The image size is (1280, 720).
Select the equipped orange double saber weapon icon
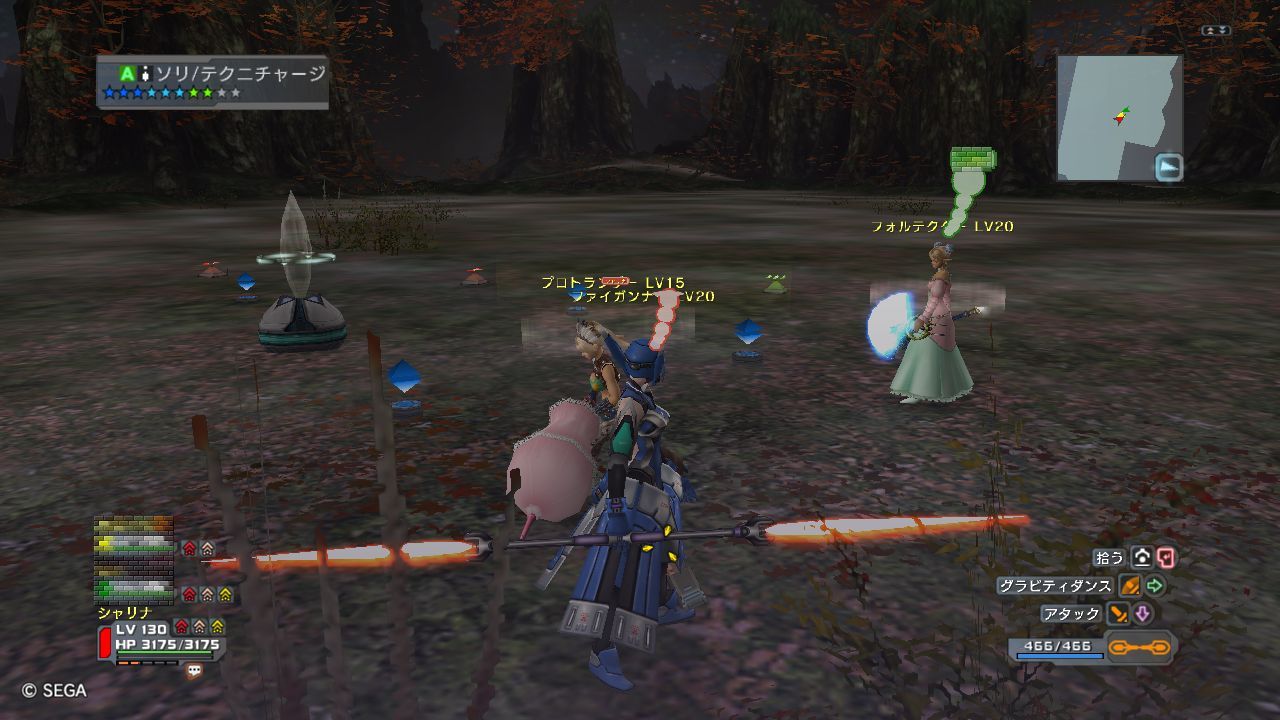(x=1139, y=648)
